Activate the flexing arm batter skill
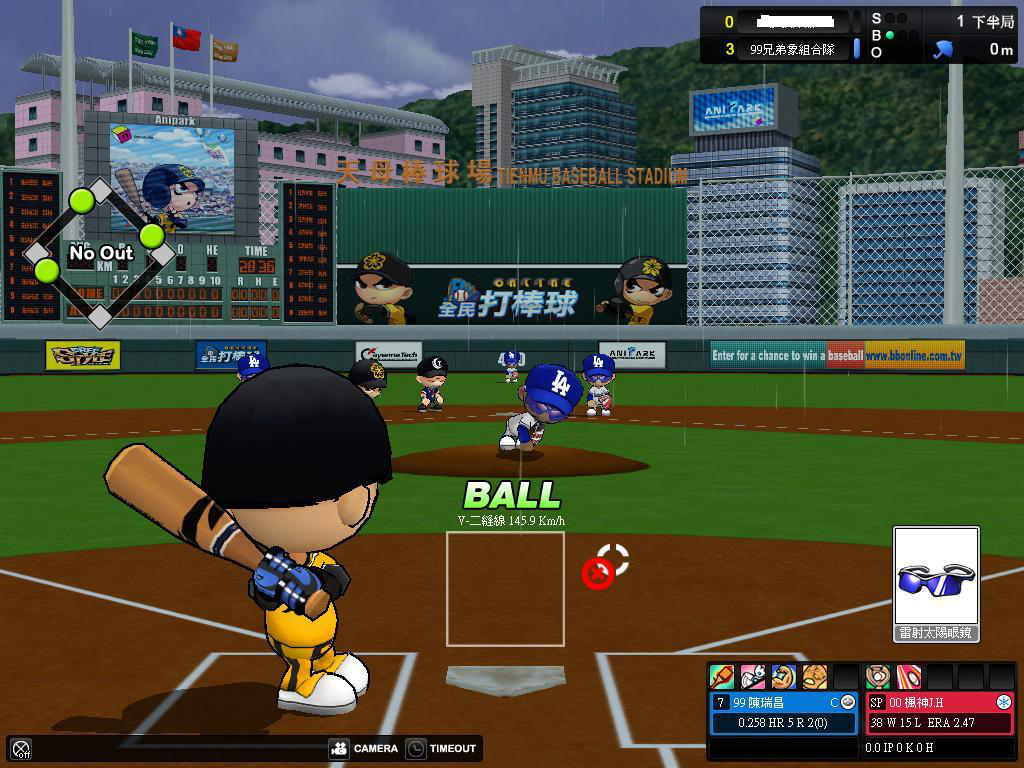Screen dimensions: 1024x768 click(785, 677)
